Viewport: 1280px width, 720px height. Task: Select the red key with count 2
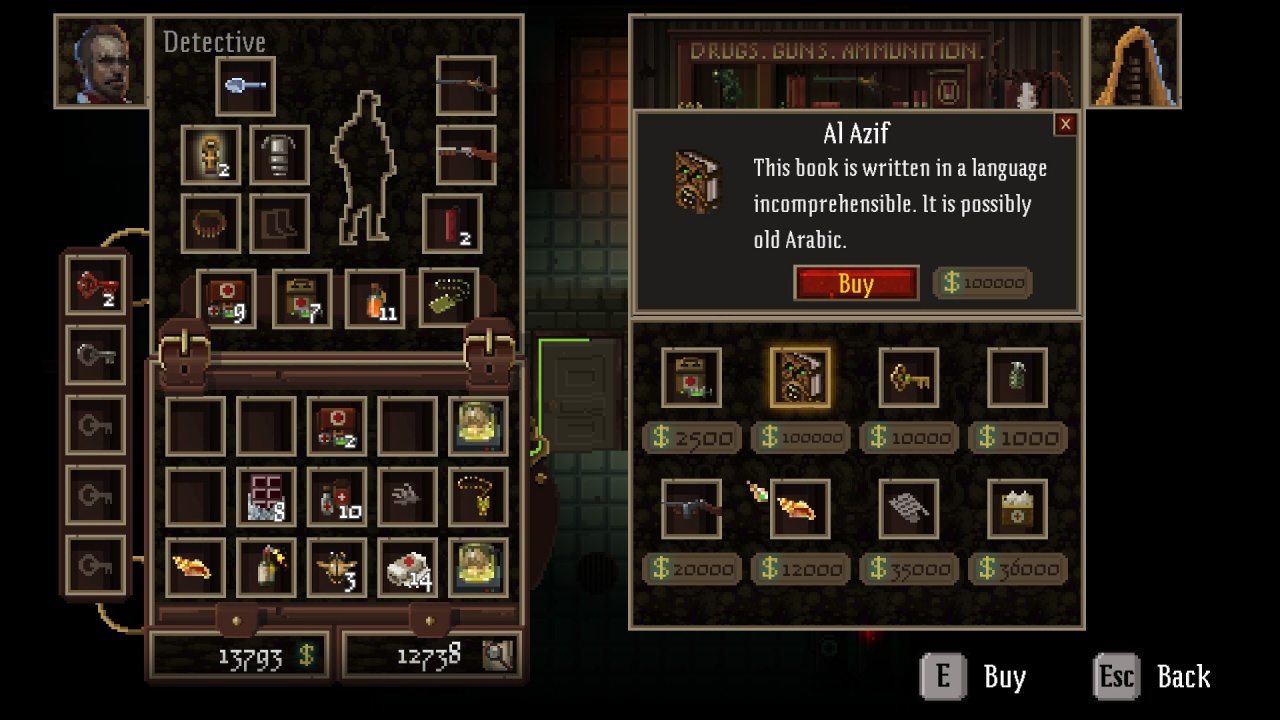point(96,286)
